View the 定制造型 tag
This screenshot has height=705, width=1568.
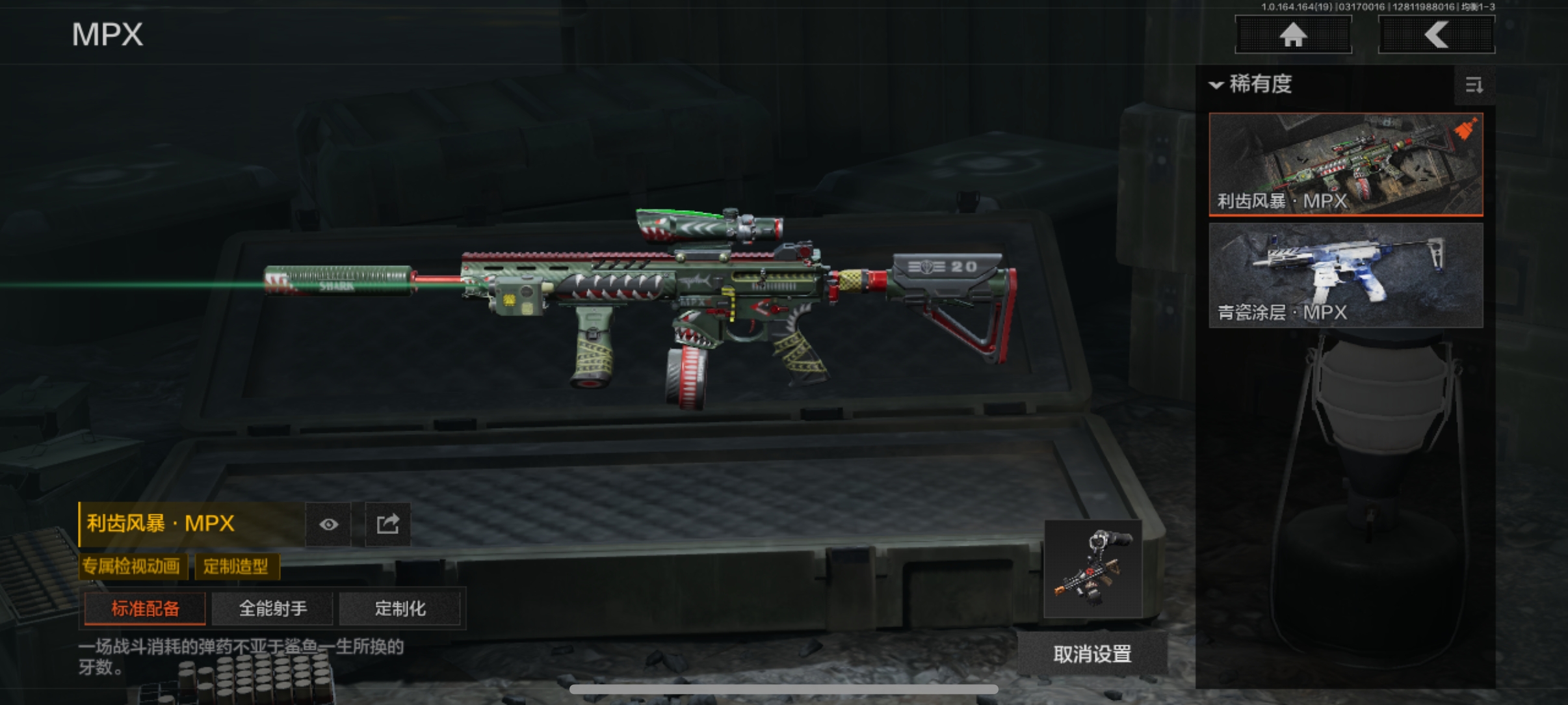pos(236,566)
